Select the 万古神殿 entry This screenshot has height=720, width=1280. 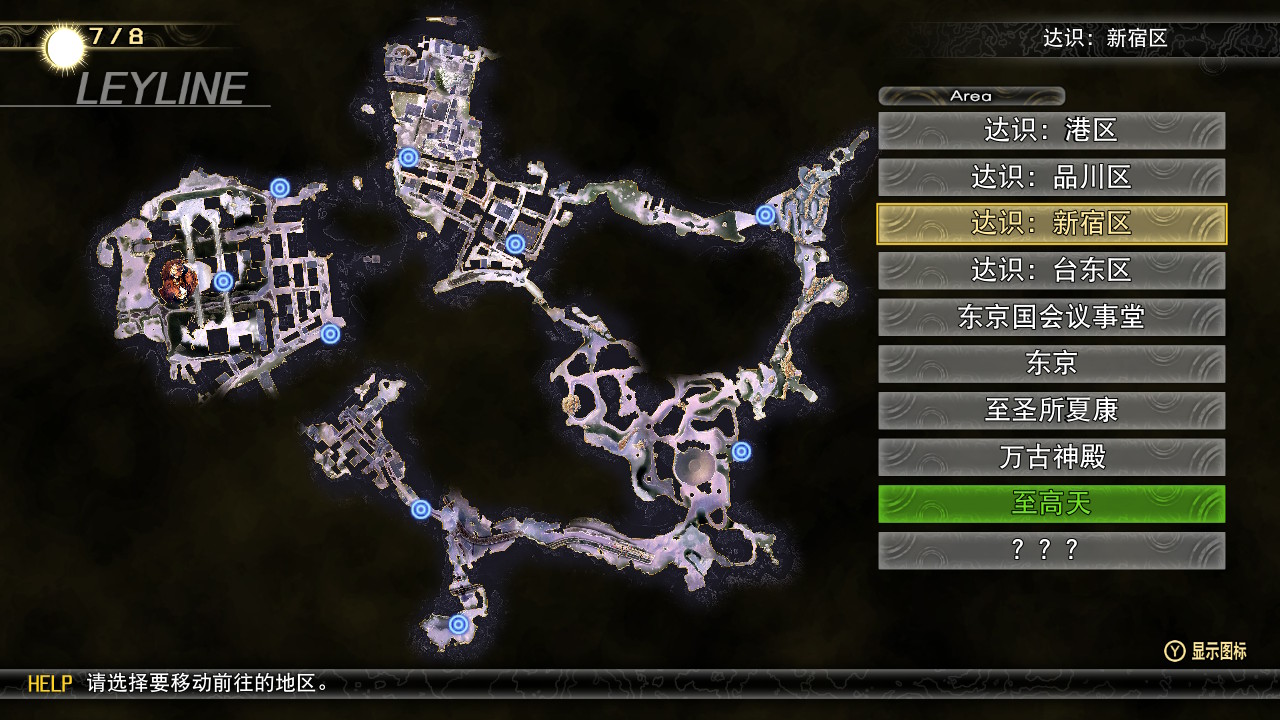tap(1051, 457)
